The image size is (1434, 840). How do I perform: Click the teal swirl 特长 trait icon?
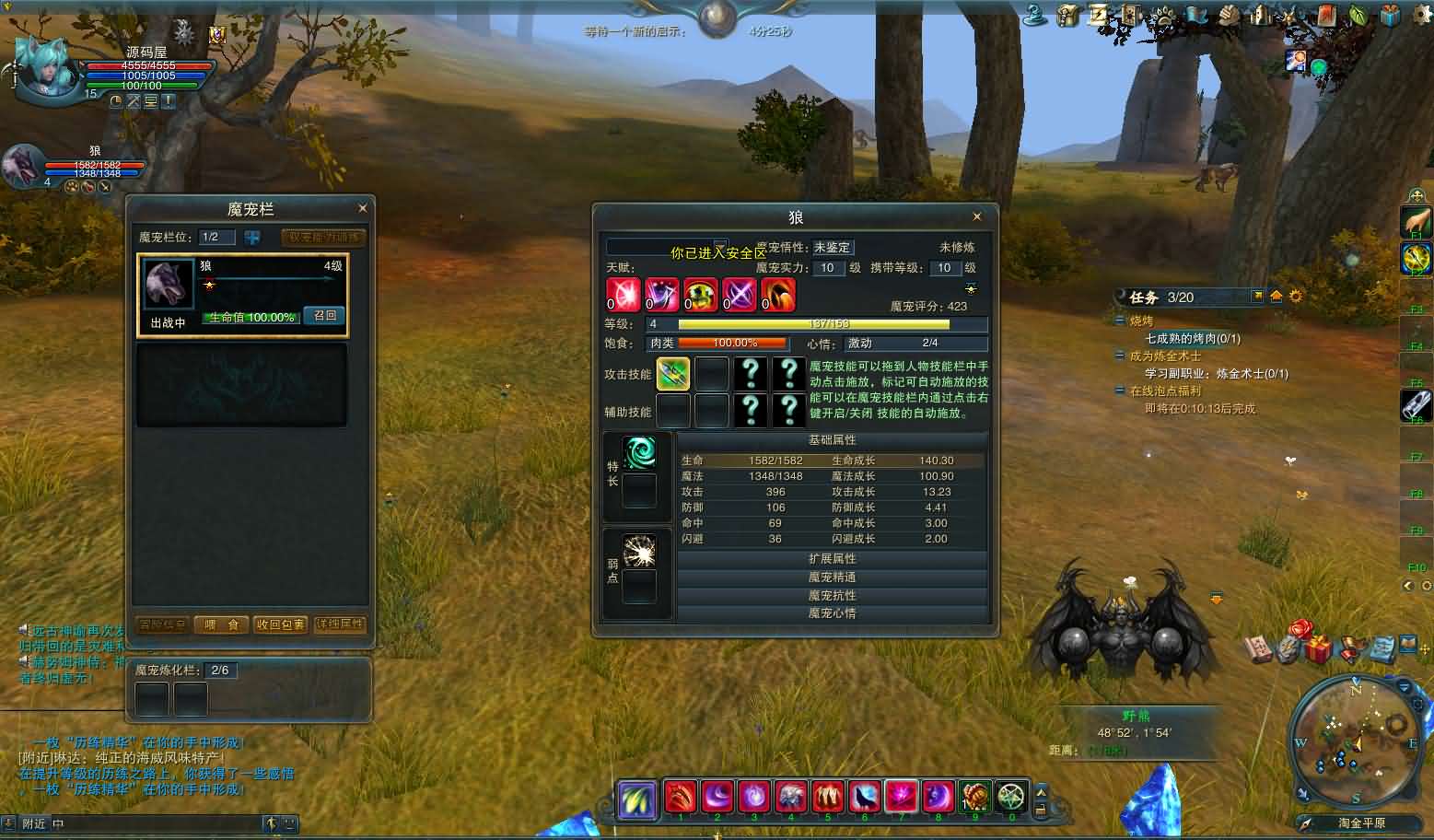pos(639,453)
